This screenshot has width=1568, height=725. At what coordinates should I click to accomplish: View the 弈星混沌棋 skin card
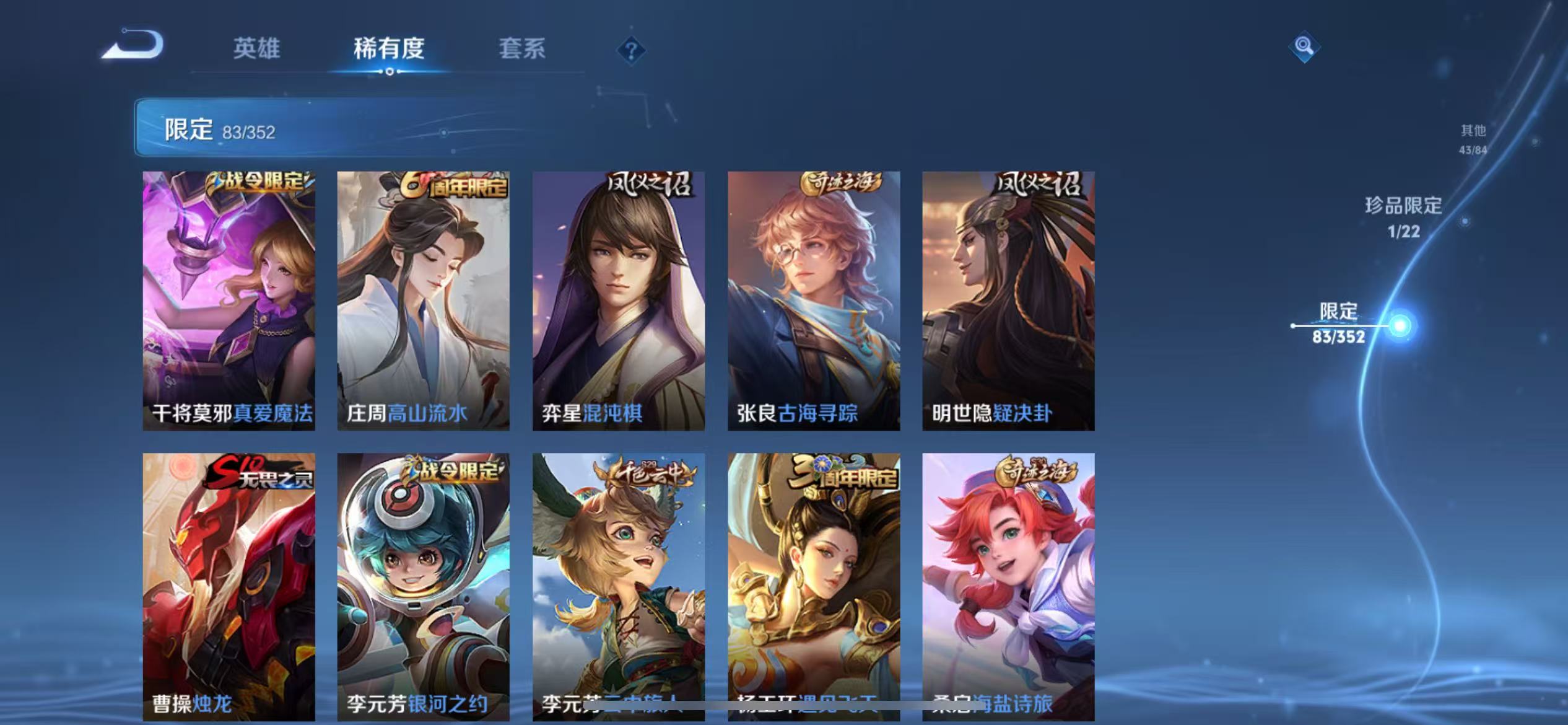click(619, 301)
